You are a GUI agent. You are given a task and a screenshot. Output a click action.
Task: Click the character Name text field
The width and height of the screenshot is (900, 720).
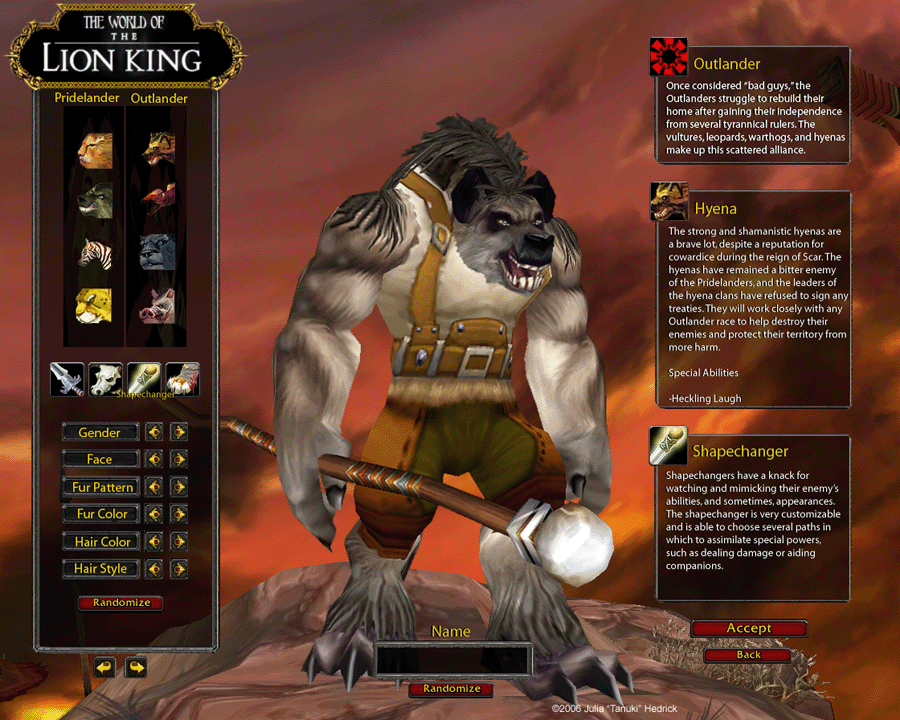452,660
